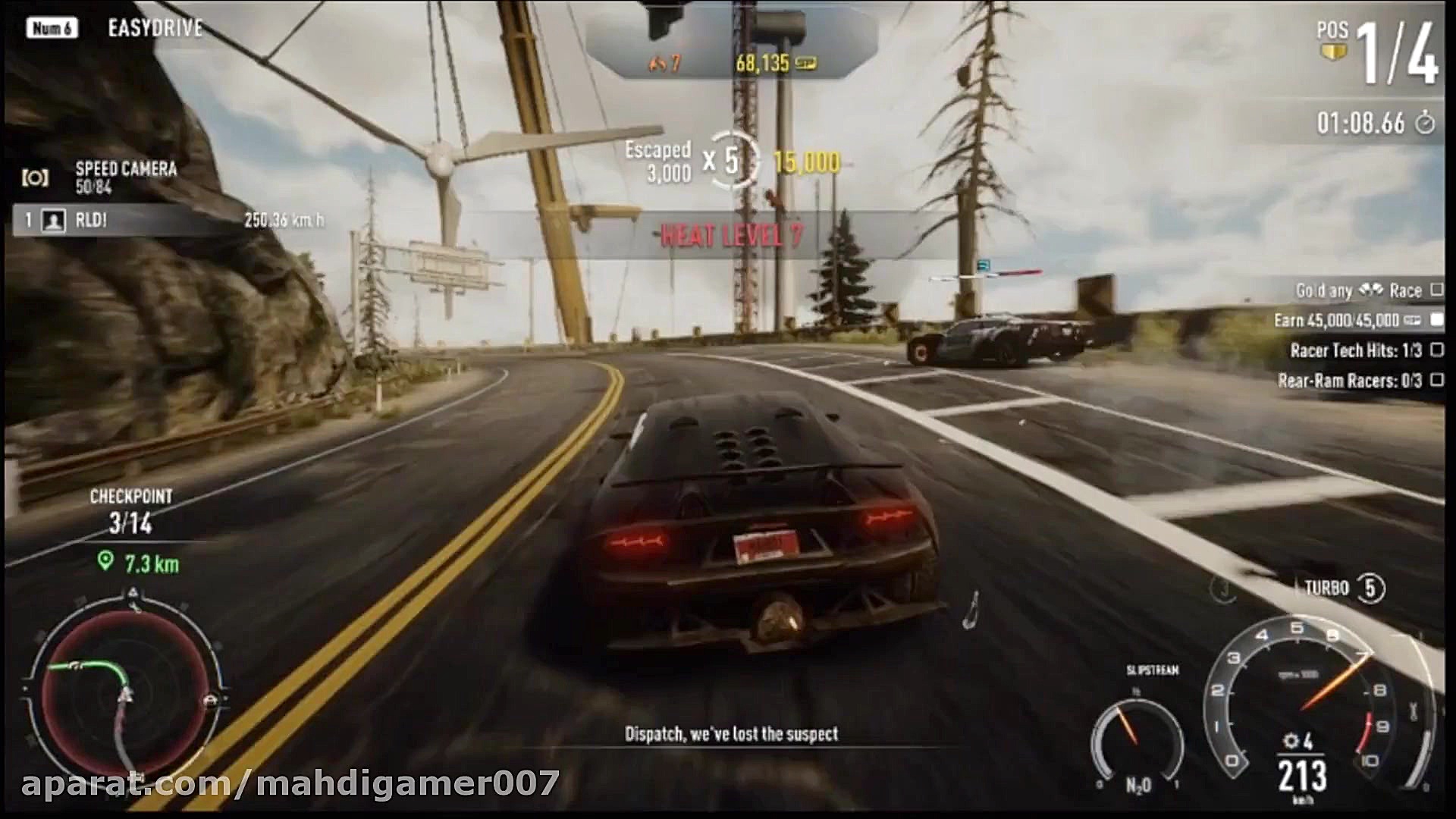Screen dimensions: 1456x819
Task: Toggle the Gold any Race objective checkbox
Action: 1436,290
